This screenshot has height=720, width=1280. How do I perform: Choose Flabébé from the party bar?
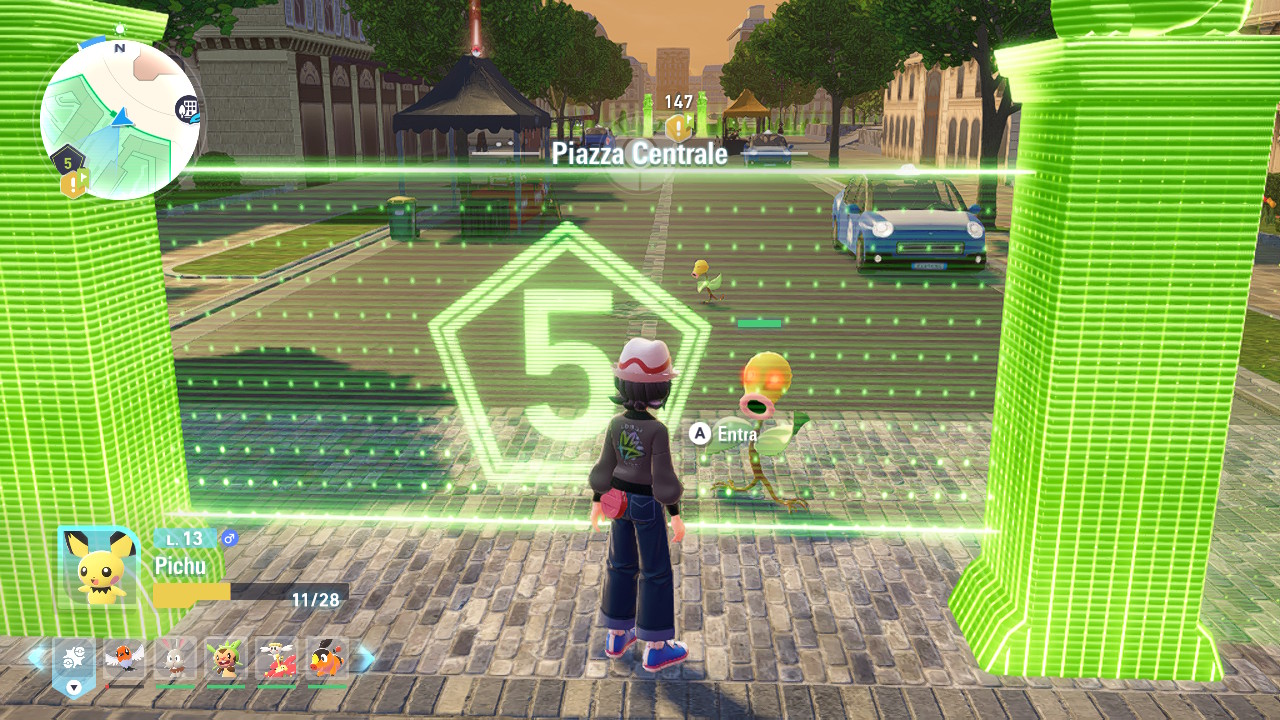[276, 660]
